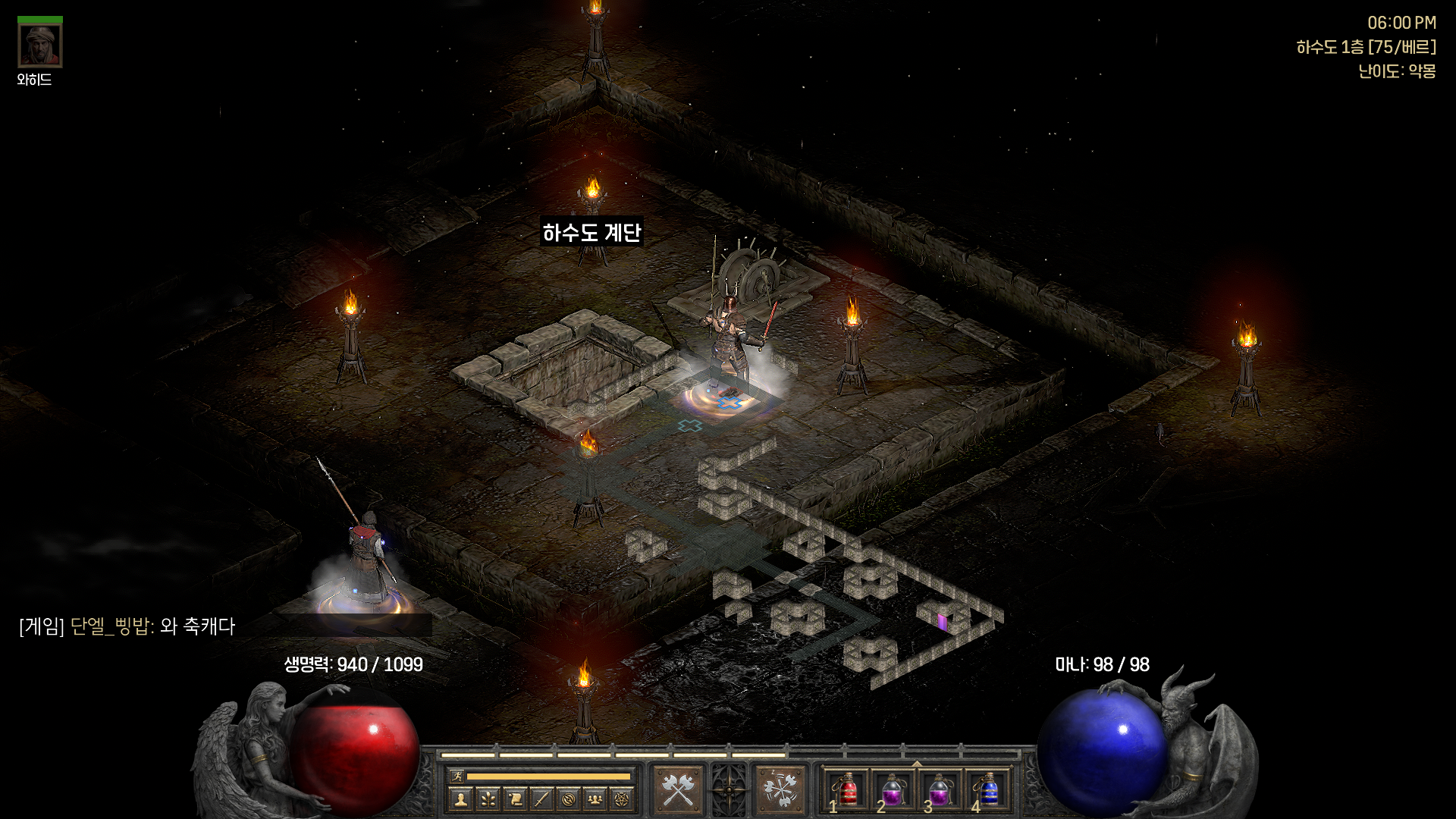Expand the belt with the arrow above potions

click(x=917, y=764)
